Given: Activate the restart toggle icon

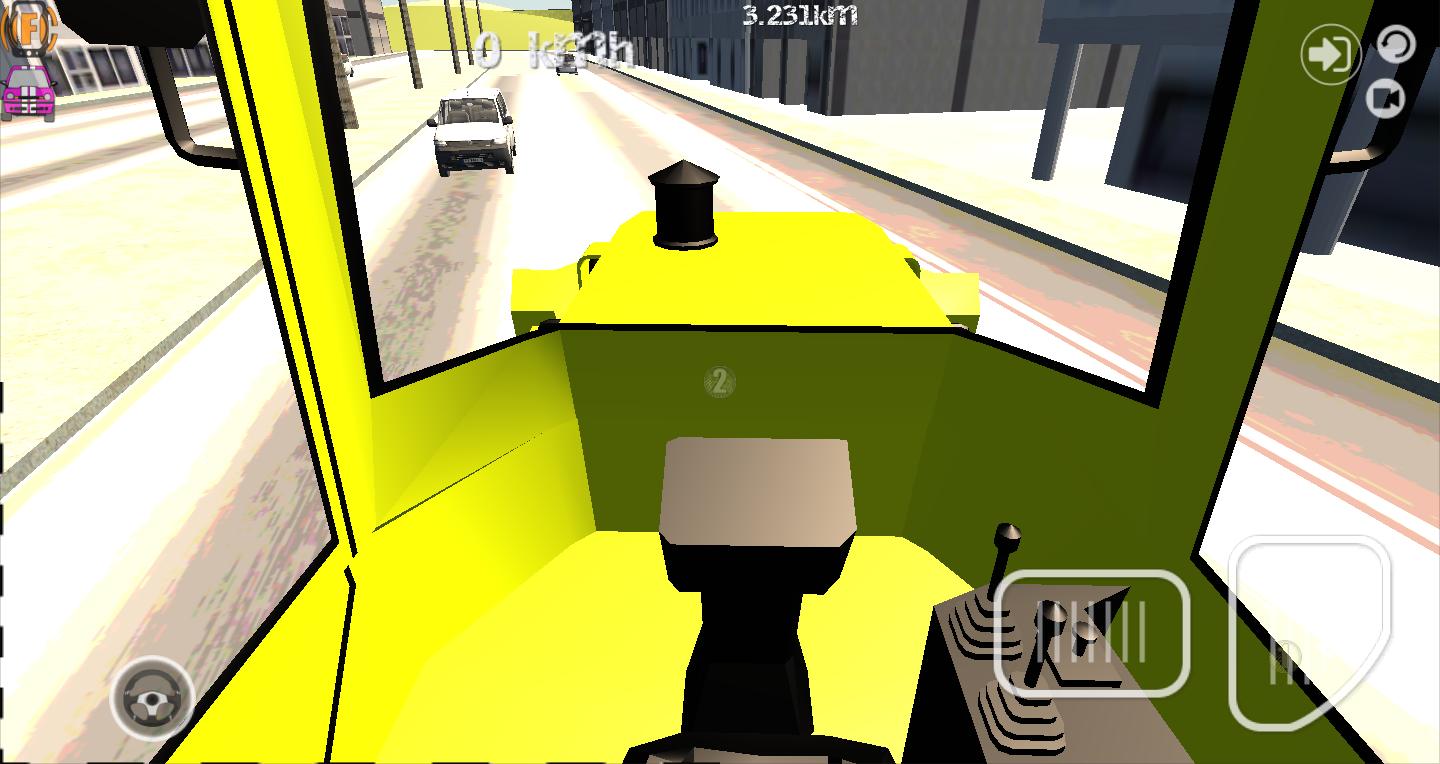Looking at the screenshot, I should tap(1396, 42).
